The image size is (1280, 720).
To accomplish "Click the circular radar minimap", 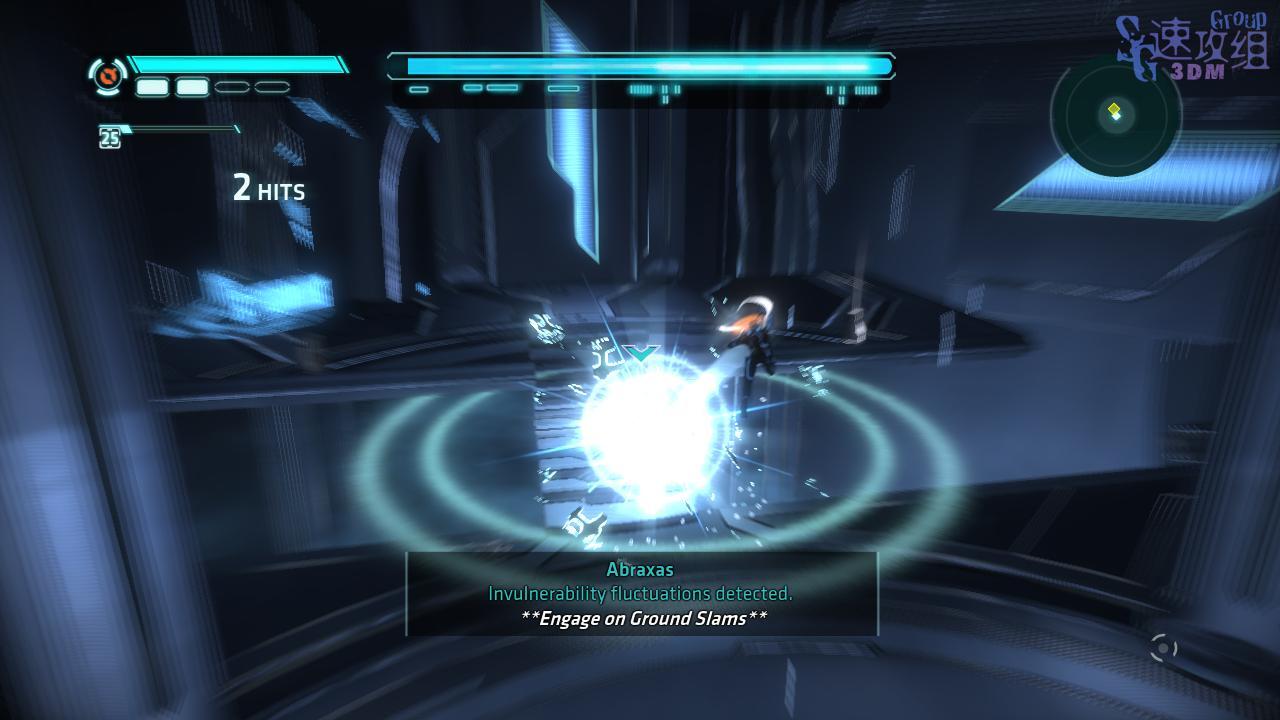I will [1115, 116].
